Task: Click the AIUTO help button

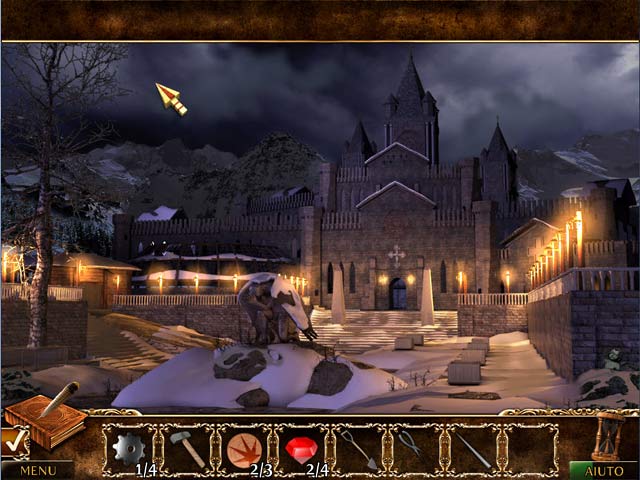Action: point(604,469)
